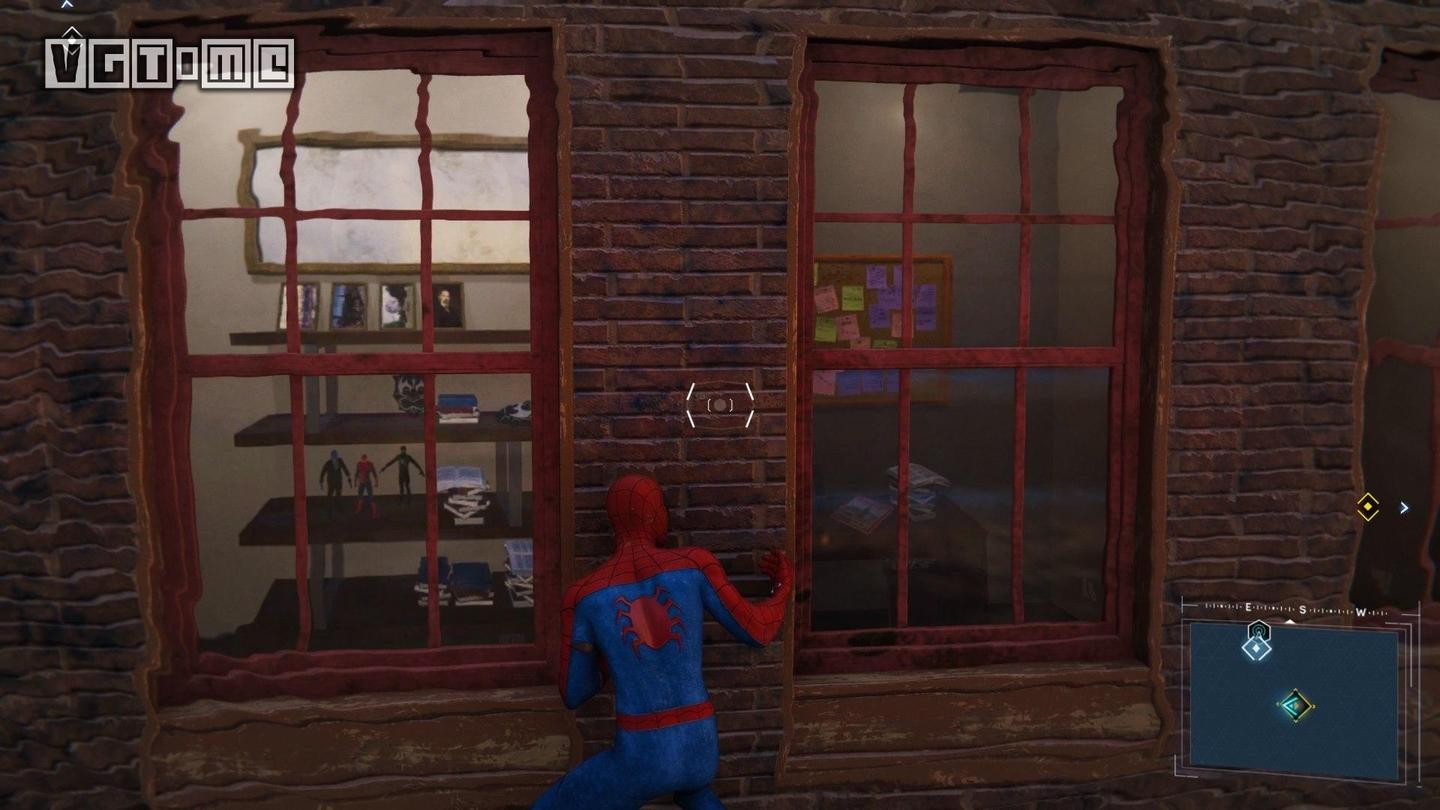
Task: Select the radio tower icon on the minimap
Action: tap(1258, 629)
